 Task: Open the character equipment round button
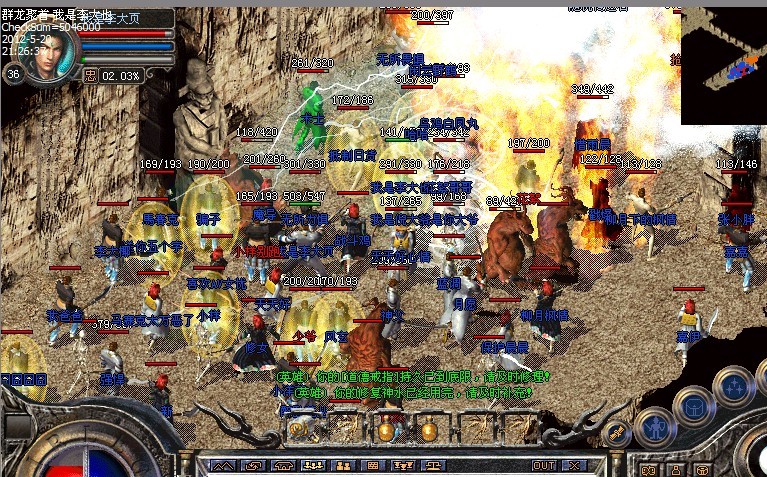[x=657, y=428]
